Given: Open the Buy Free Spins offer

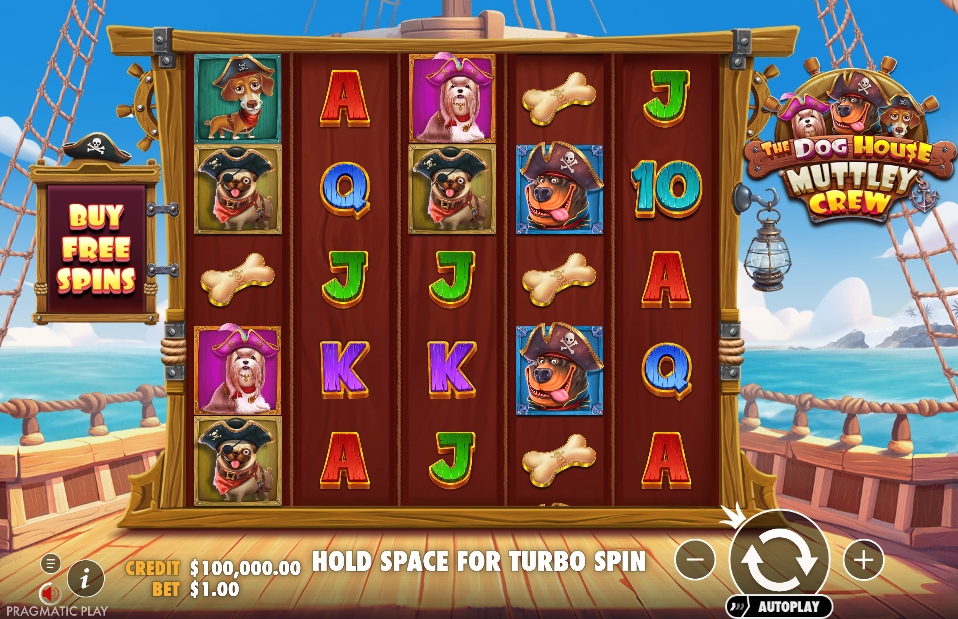Looking at the screenshot, I should 96,248.
